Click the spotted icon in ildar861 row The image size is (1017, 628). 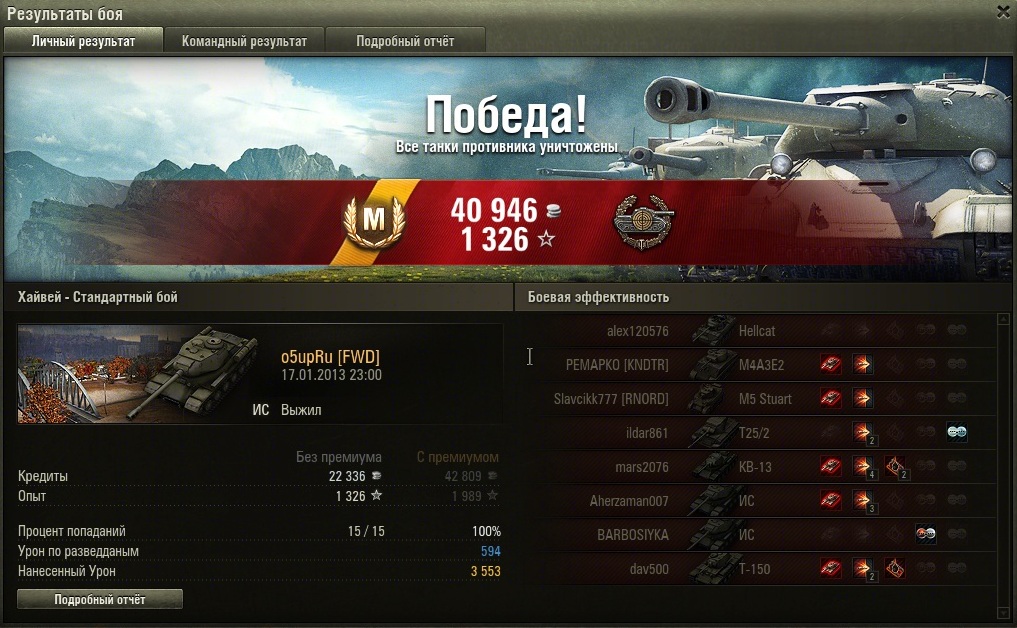point(957,432)
